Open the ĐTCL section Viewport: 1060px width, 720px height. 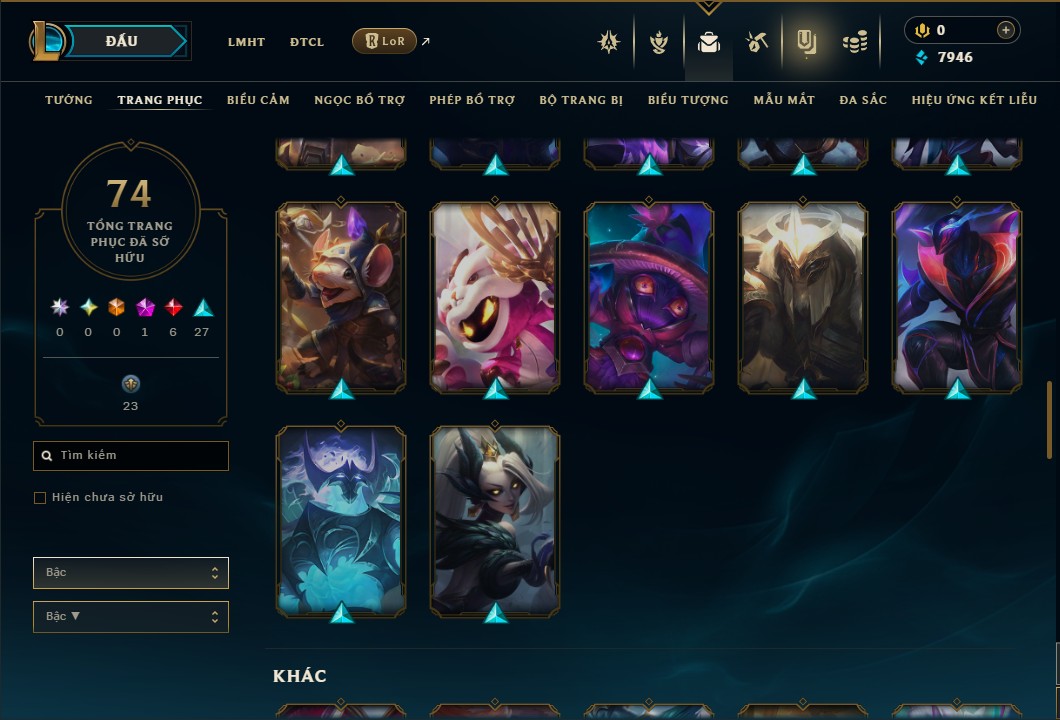point(307,42)
